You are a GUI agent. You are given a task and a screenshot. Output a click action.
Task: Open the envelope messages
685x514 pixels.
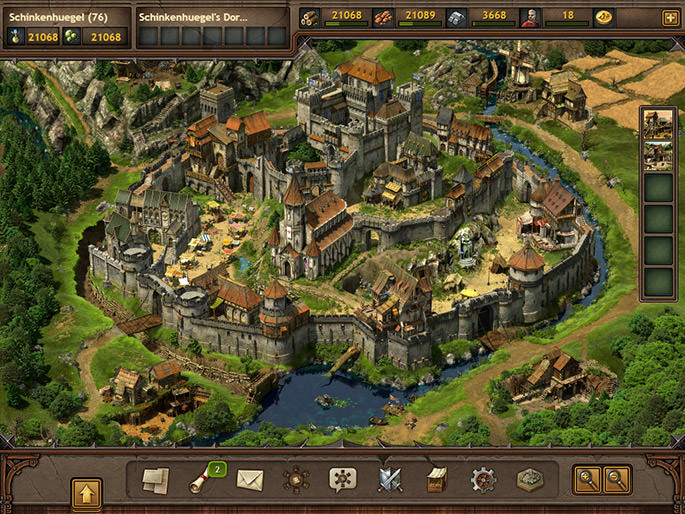(249, 480)
